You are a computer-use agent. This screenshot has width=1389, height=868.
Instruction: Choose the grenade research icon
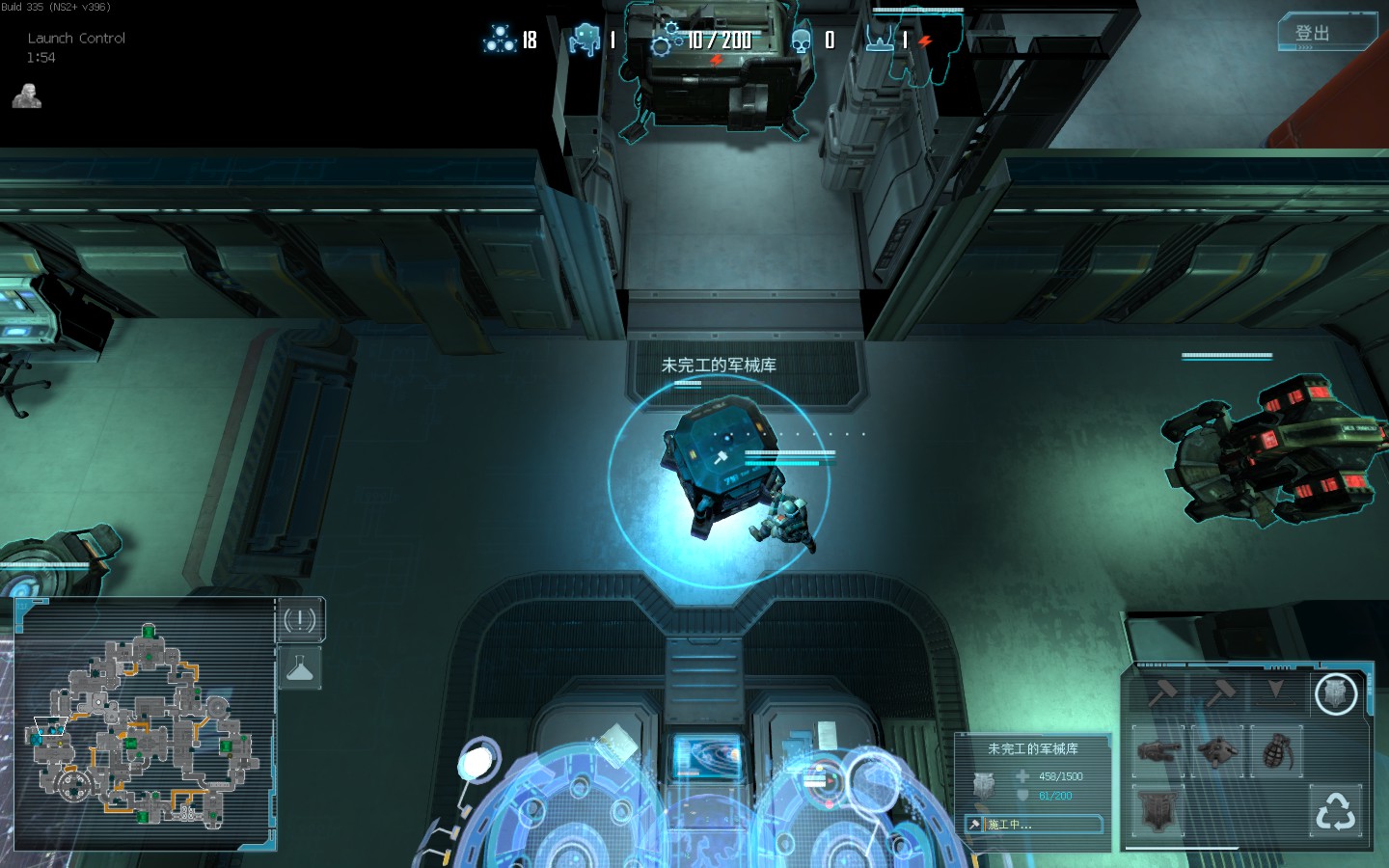tap(1276, 750)
